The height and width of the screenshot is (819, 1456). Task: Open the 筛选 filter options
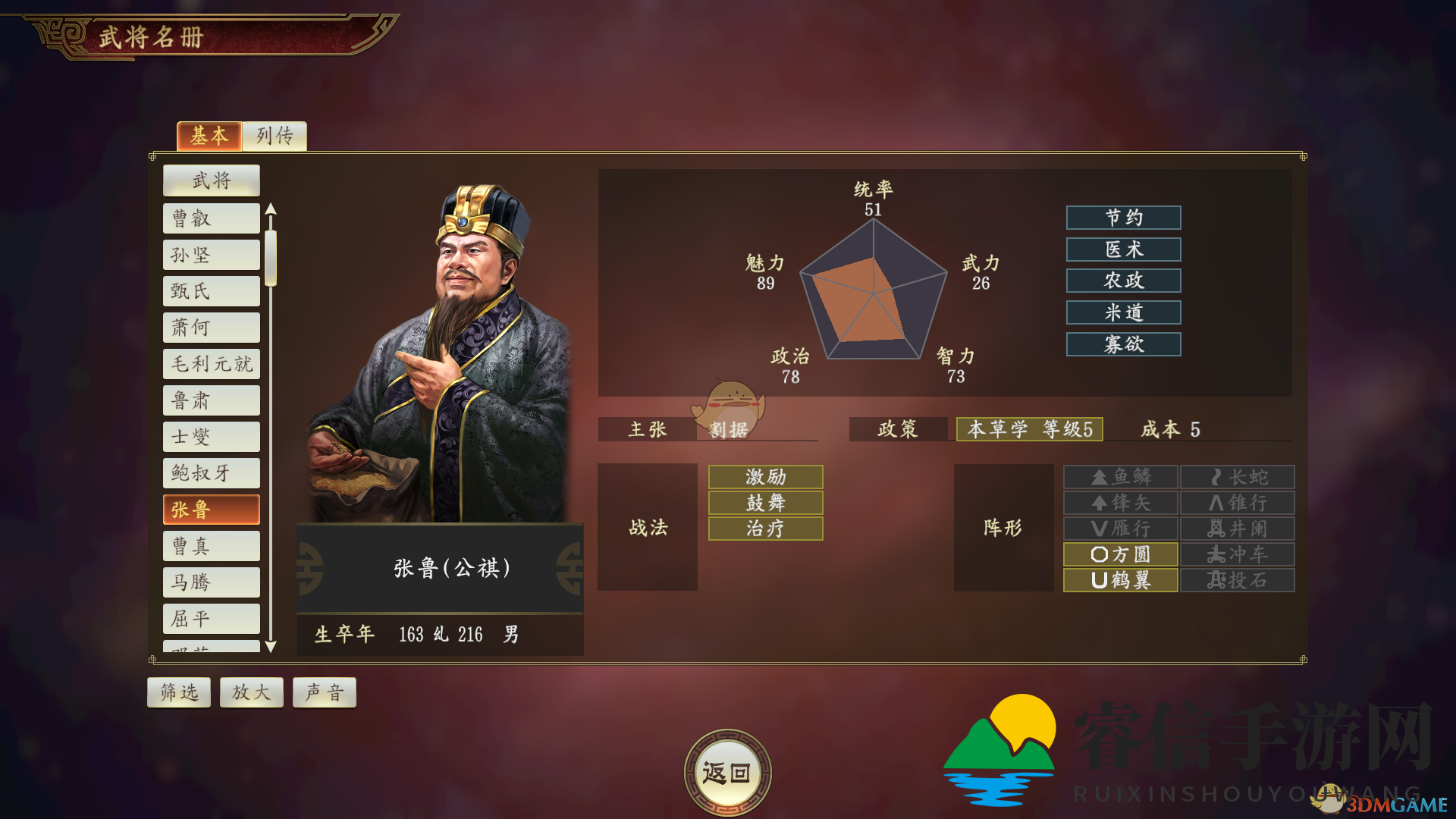(x=179, y=692)
